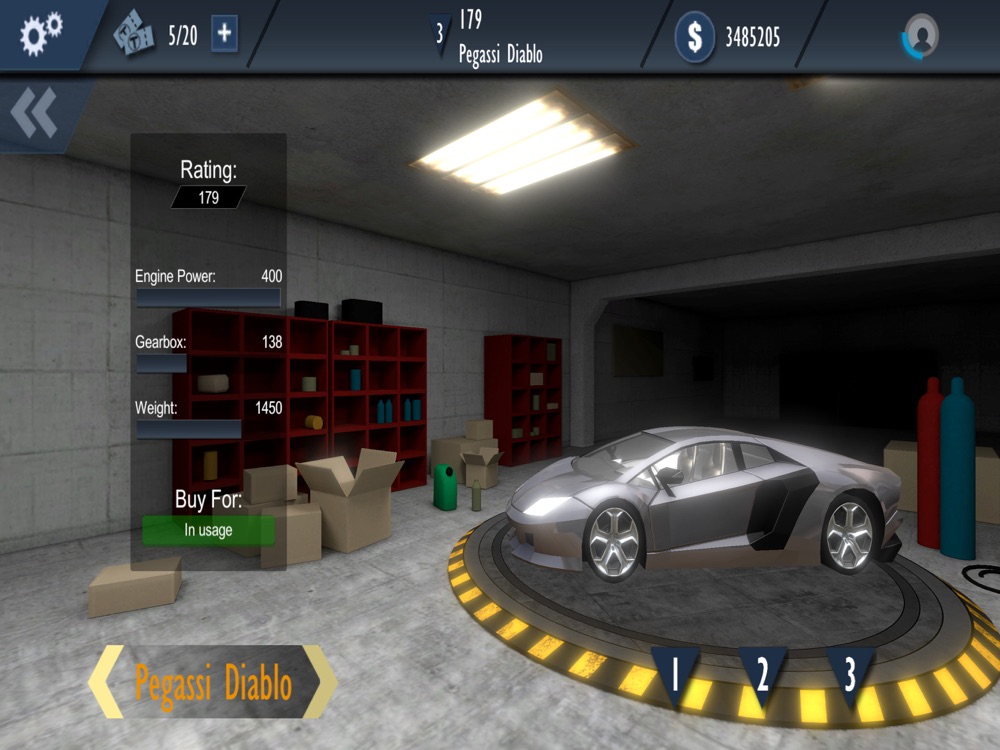Show the next car with the right arrow

coord(320,682)
